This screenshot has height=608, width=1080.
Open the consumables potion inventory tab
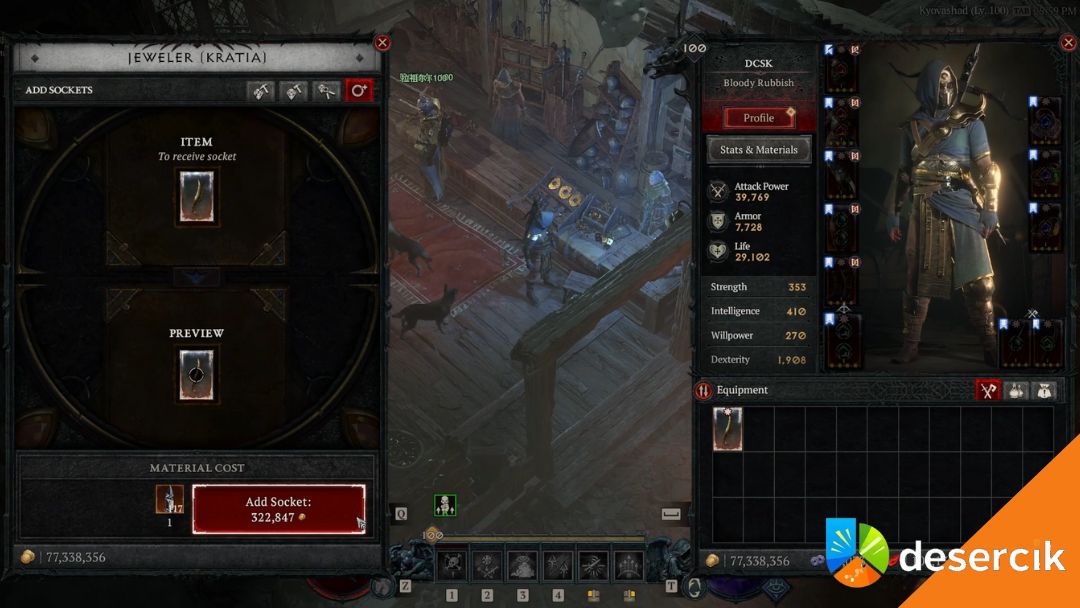1017,391
